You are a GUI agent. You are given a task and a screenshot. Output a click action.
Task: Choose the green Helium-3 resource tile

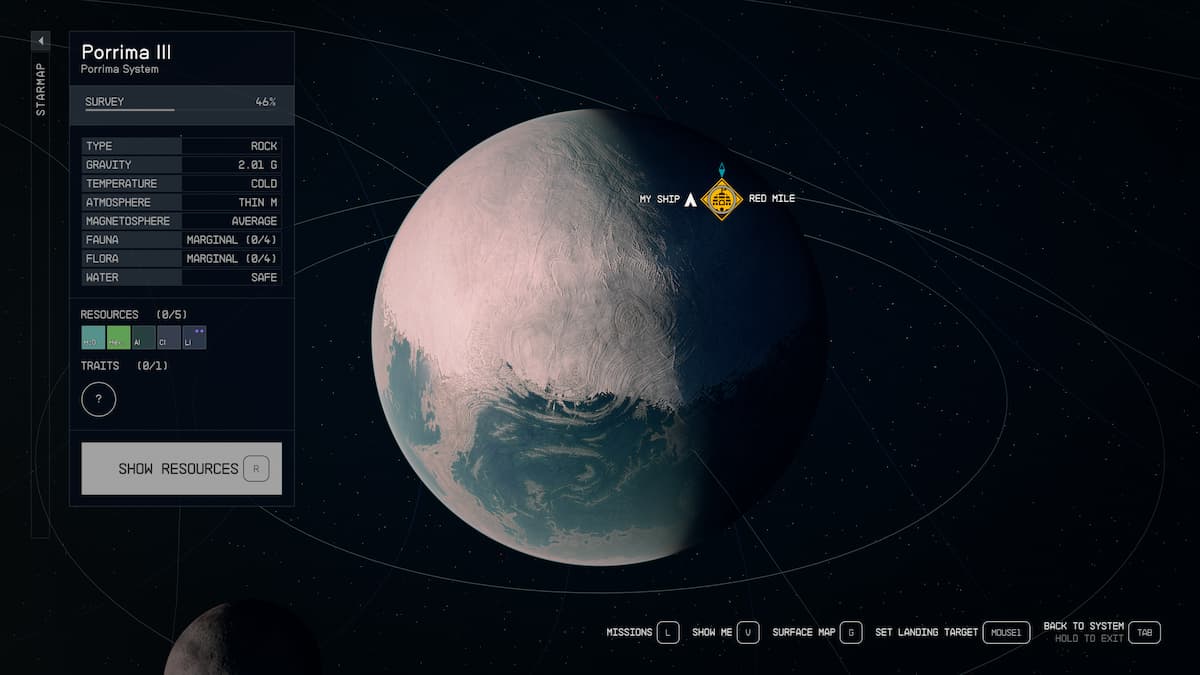(x=118, y=338)
